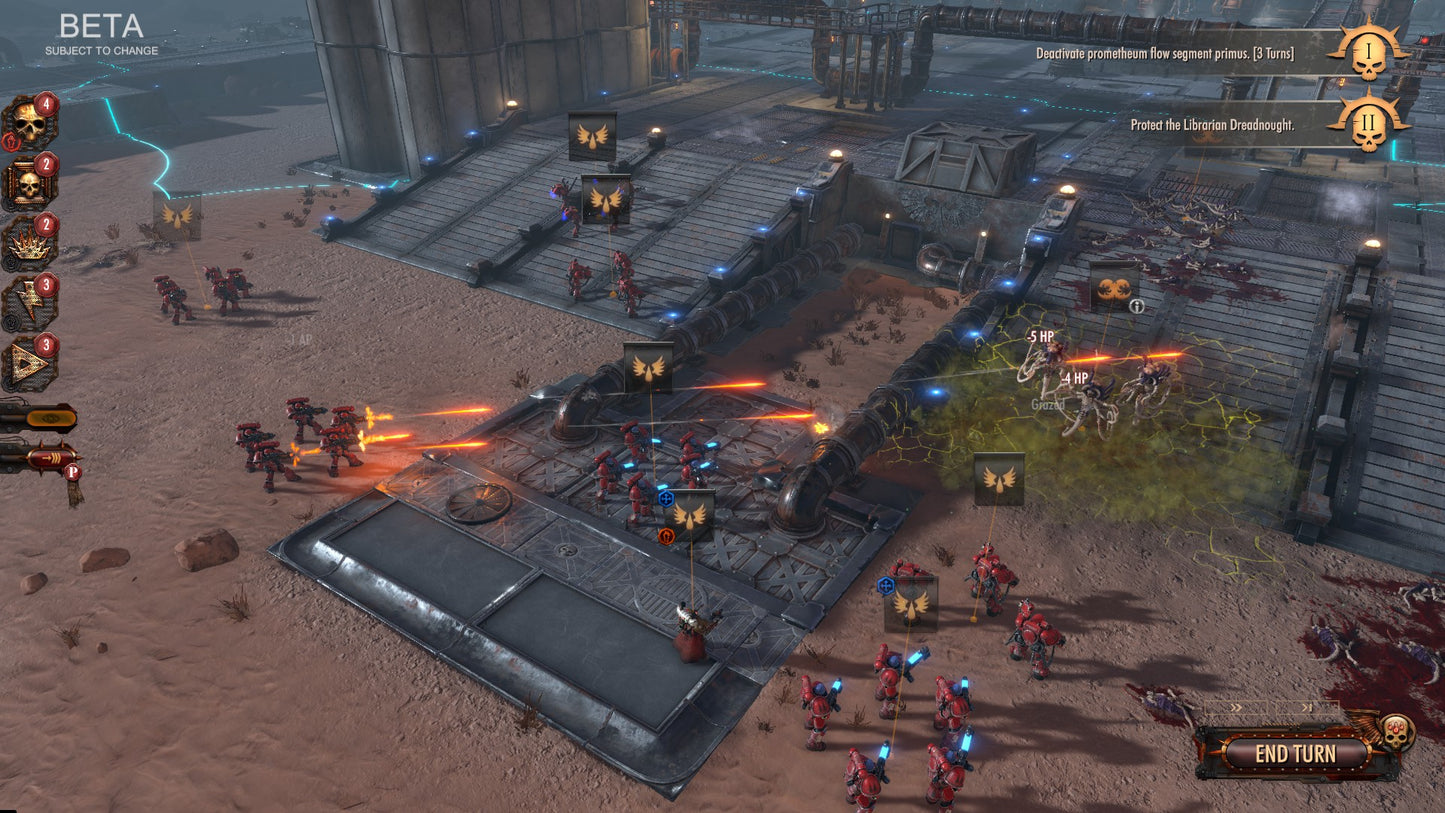Viewport: 1445px width, 813px height.
Task: Toggle the skip-turn chevron control
Action: 1308,707
